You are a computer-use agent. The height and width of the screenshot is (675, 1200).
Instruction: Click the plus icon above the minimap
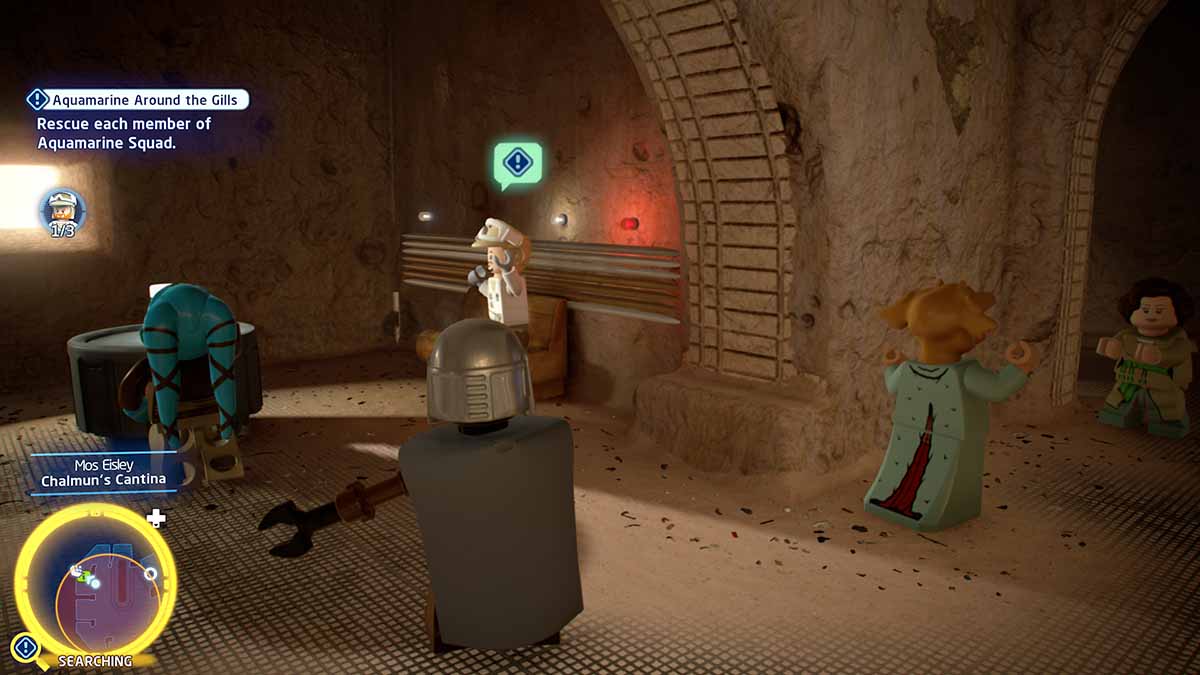click(x=155, y=518)
